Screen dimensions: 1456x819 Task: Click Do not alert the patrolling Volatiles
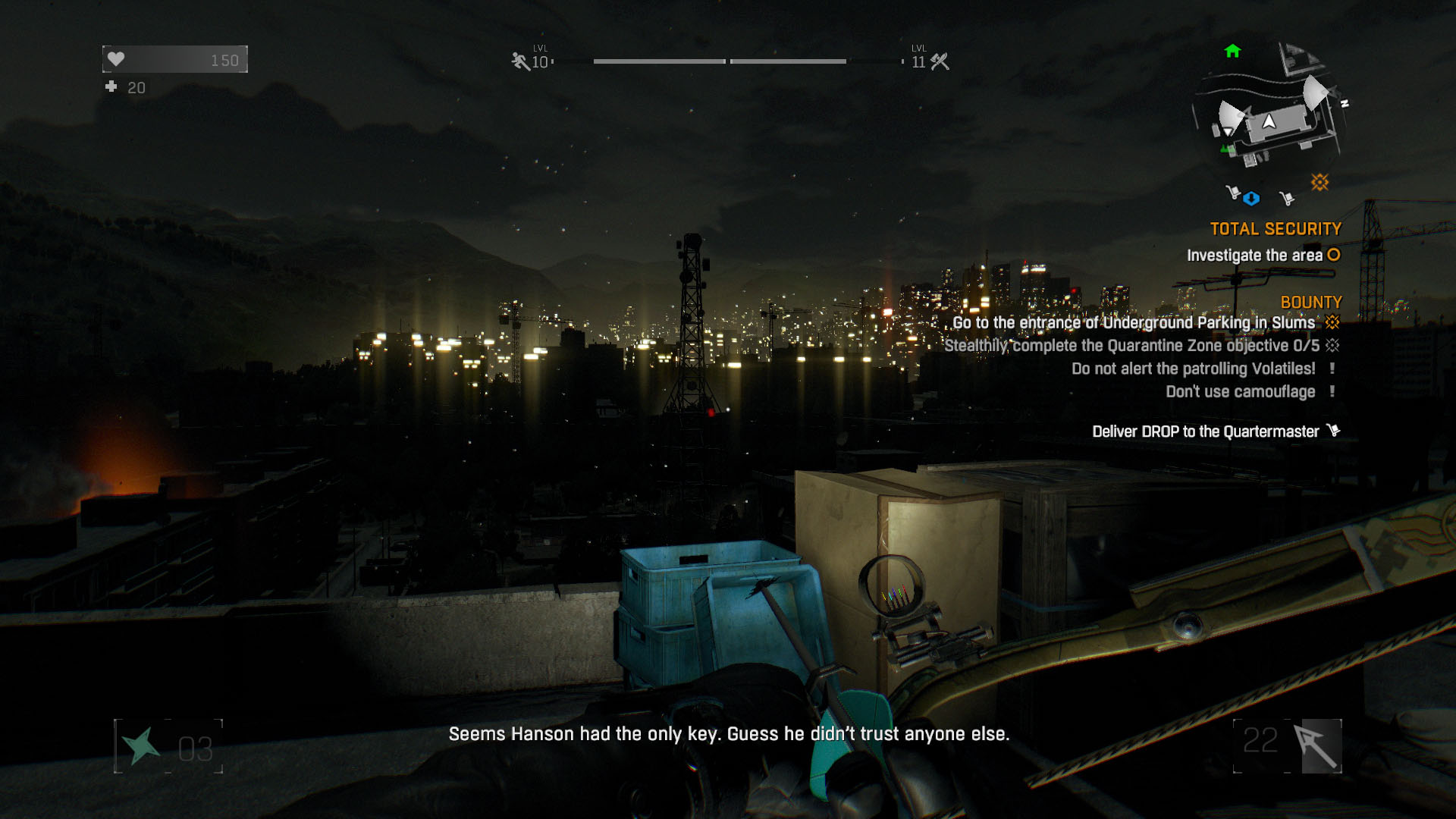pos(1193,369)
